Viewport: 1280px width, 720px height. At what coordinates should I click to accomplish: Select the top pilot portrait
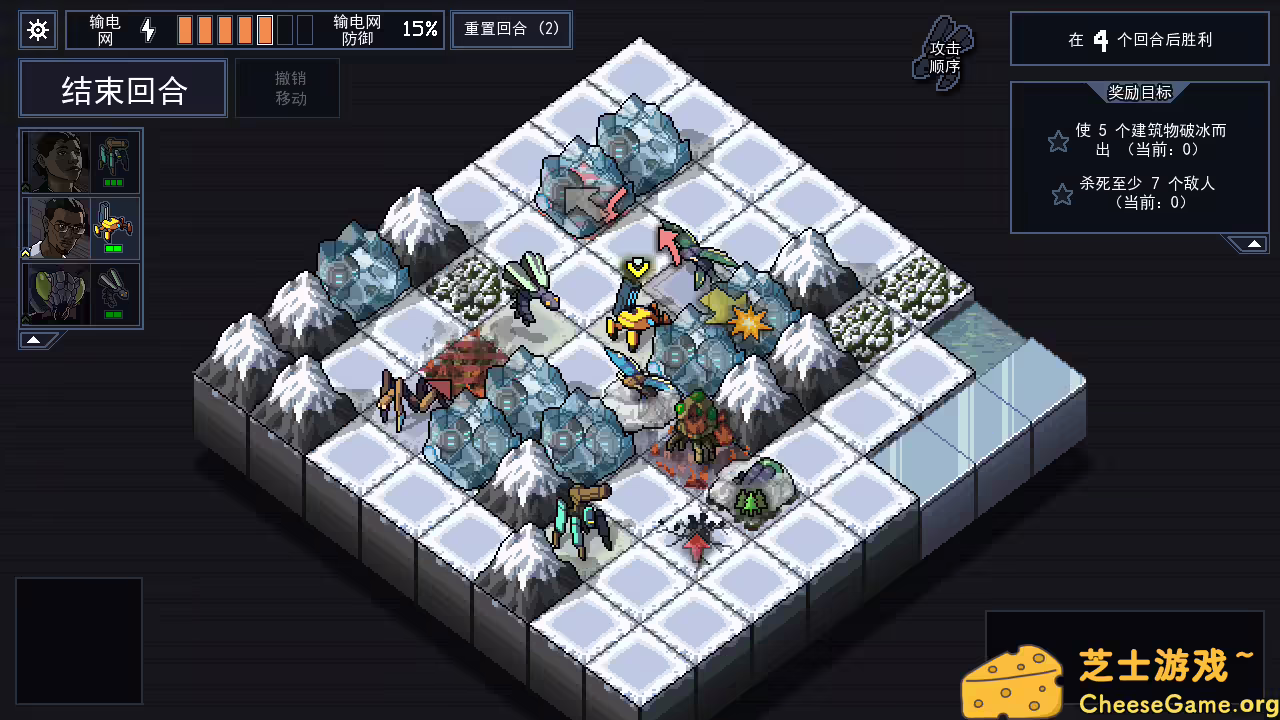coord(55,160)
